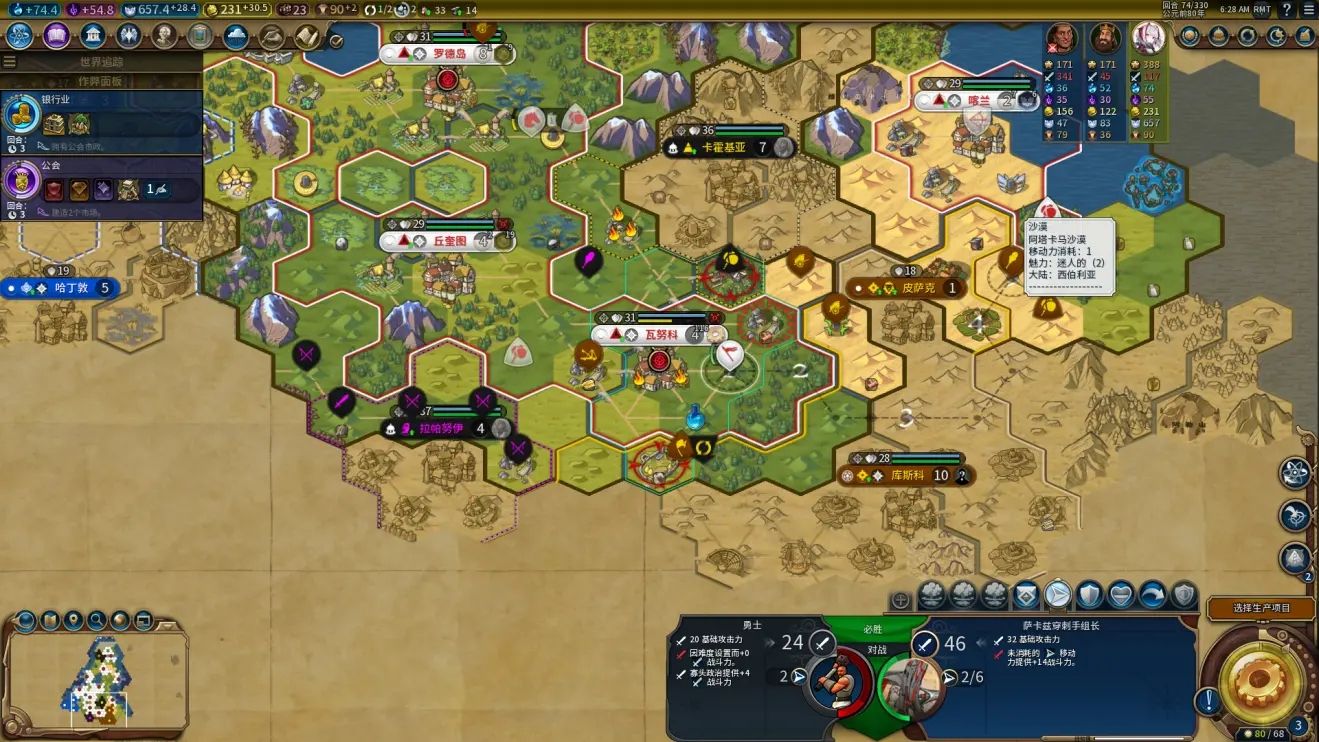Screen dimensions: 1319x742
Task: Select the 银行业 research tracker entry
Action: click(x=100, y=118)
